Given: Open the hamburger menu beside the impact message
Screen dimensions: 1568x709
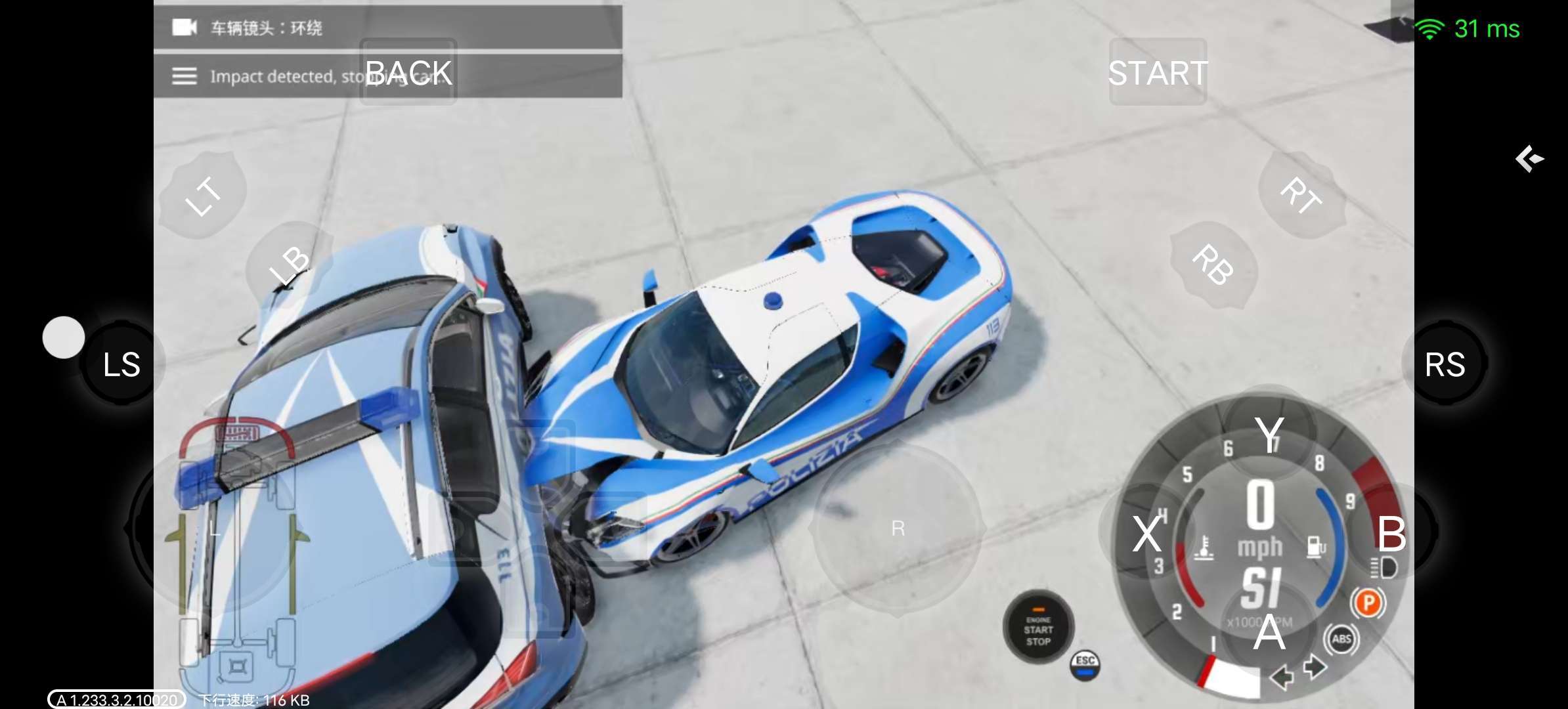Looking at the screenshot, I should pos(185,76).
